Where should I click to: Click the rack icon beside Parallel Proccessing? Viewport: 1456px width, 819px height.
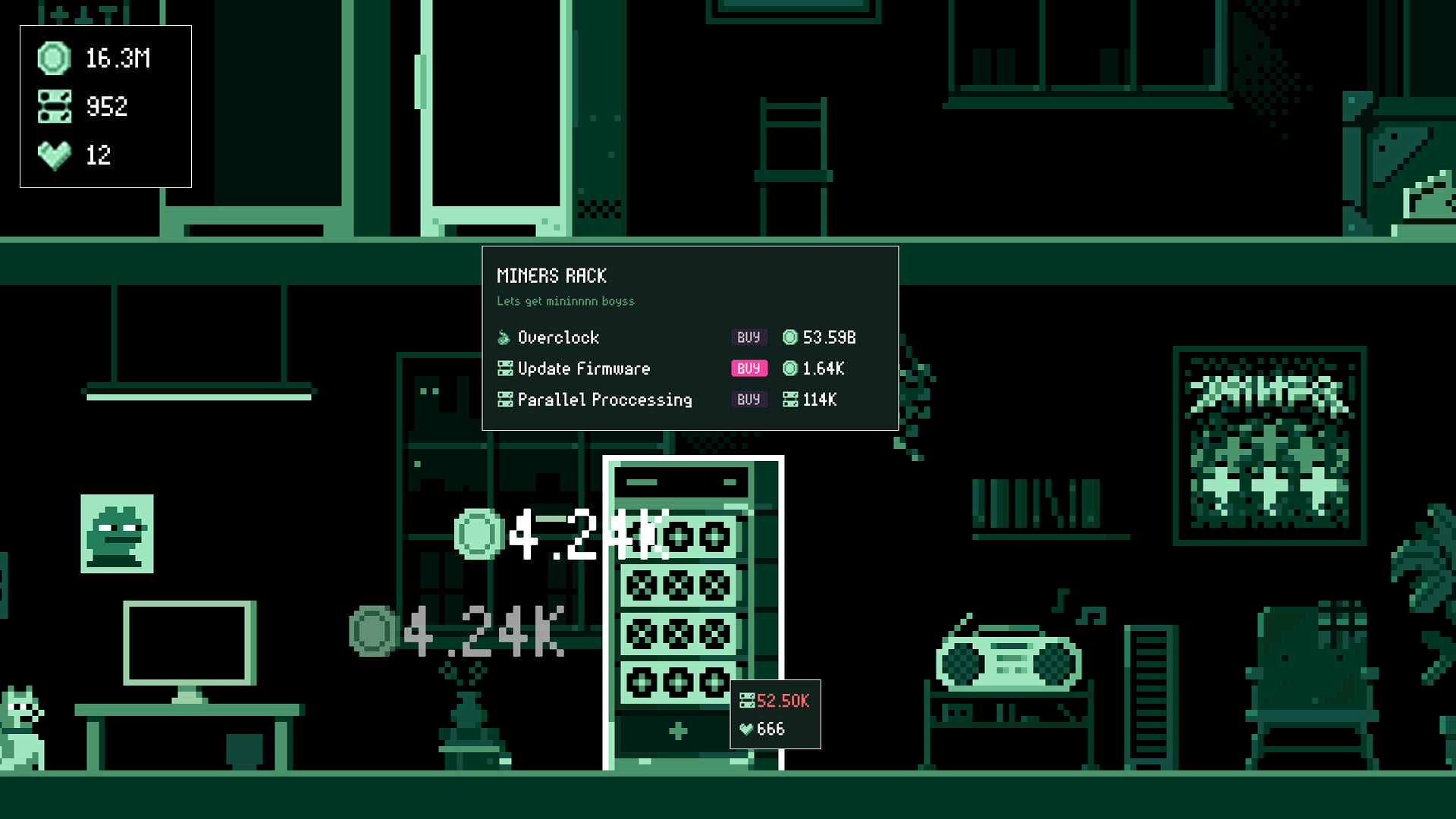(x=504, y=400)
